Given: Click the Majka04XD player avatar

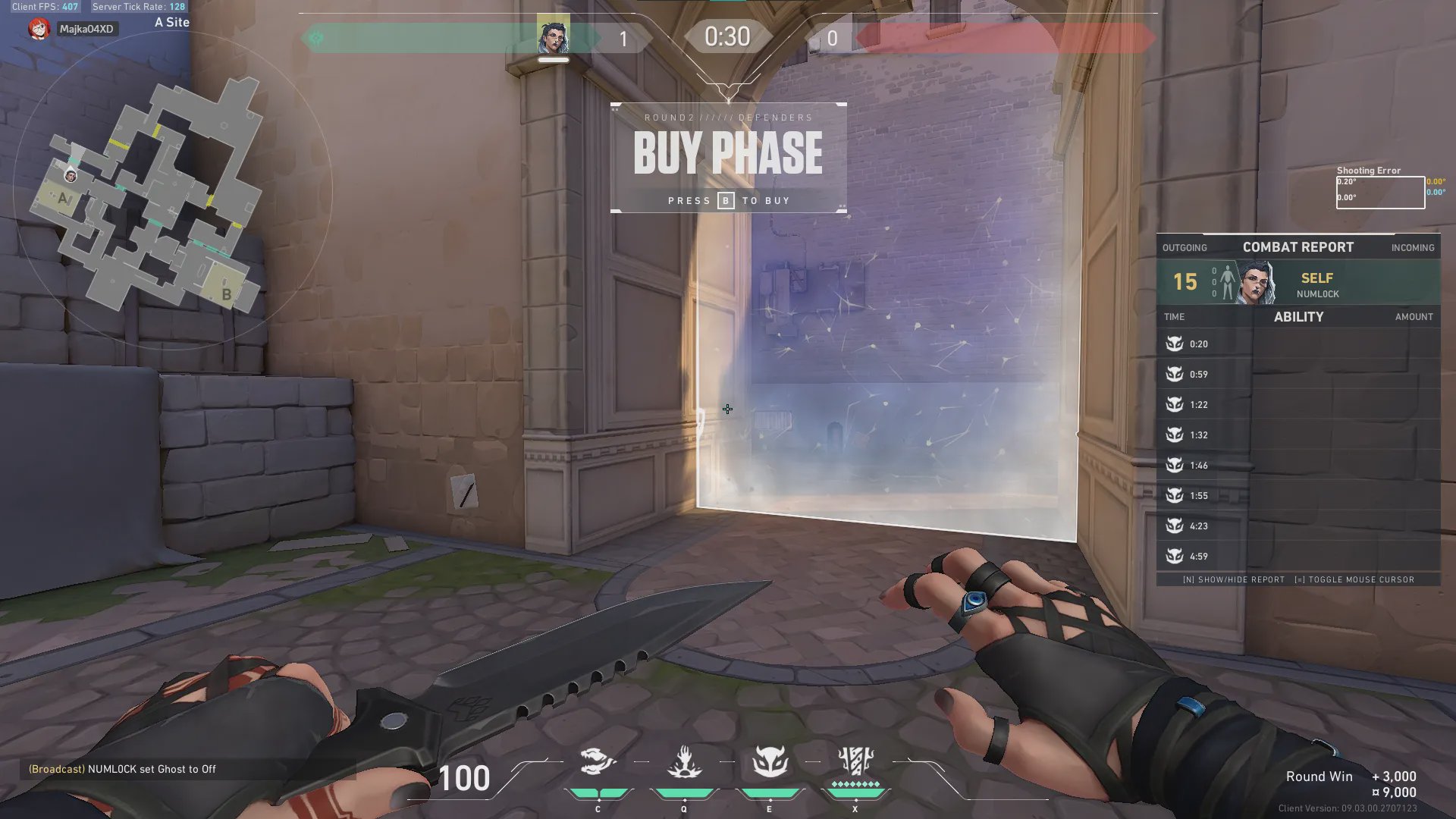Looking at the screenshot, I should 39,29.
